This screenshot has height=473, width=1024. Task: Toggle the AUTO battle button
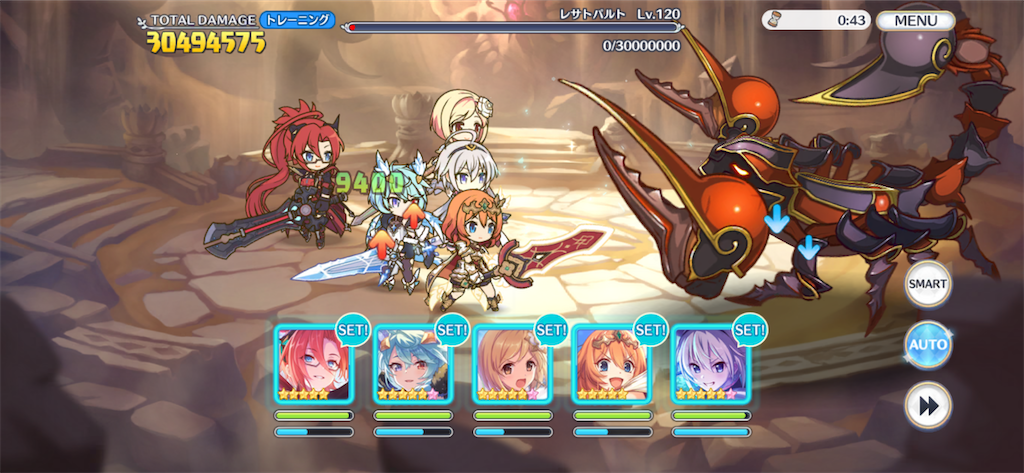pyautogui.click(x=927, y=345)
